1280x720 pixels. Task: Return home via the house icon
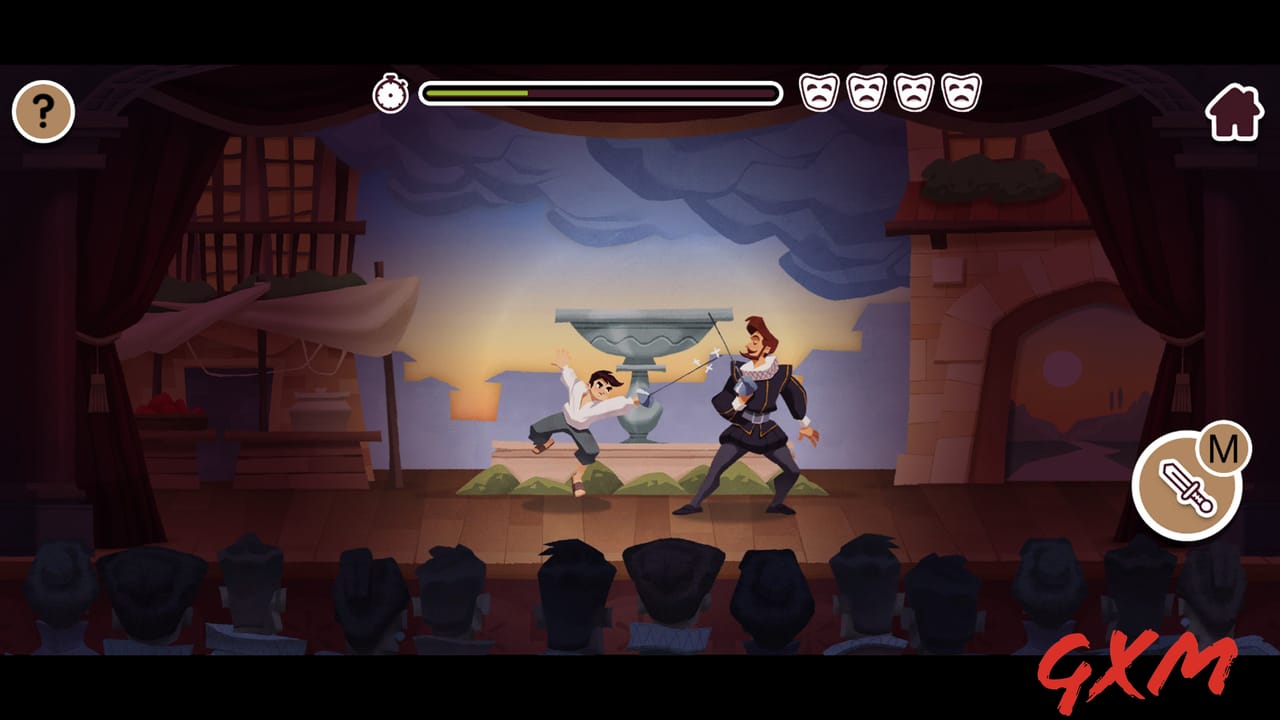(x=1237, y=110)
